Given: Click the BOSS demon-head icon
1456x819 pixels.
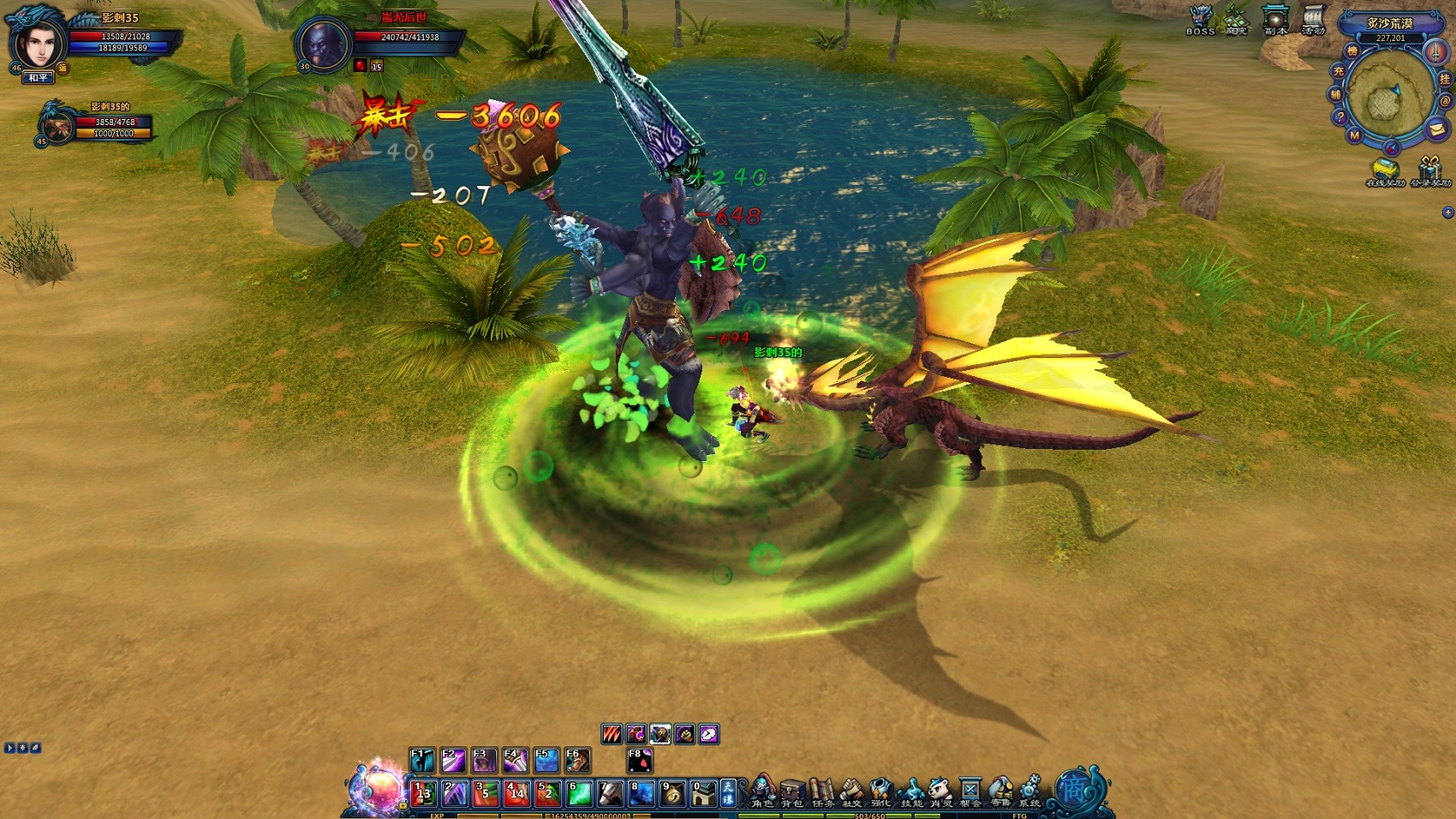Looking at the screenshot, I should tap(1200, 19).
